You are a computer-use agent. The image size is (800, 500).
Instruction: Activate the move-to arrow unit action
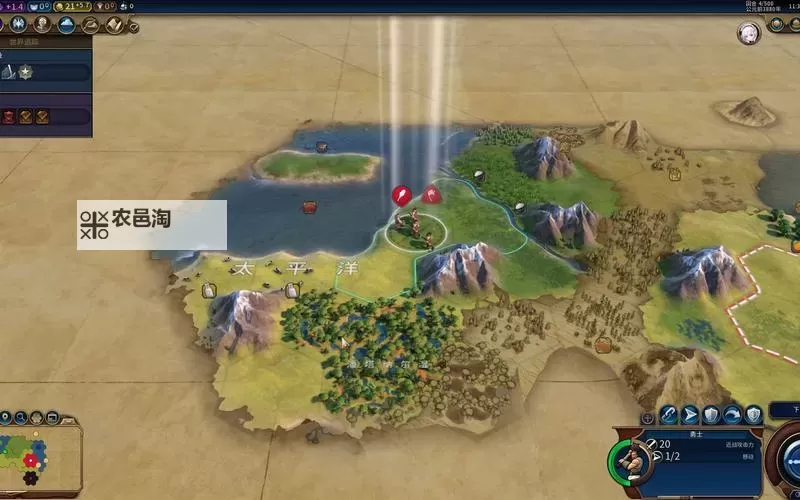coord(690,414)
